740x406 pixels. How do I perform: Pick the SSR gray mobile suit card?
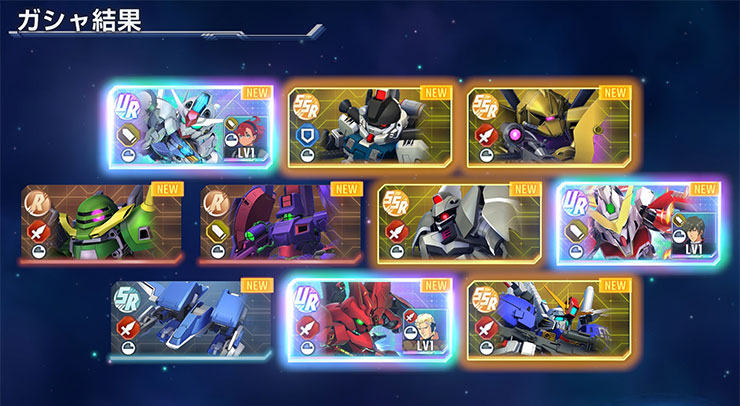(x=459, y=222)
